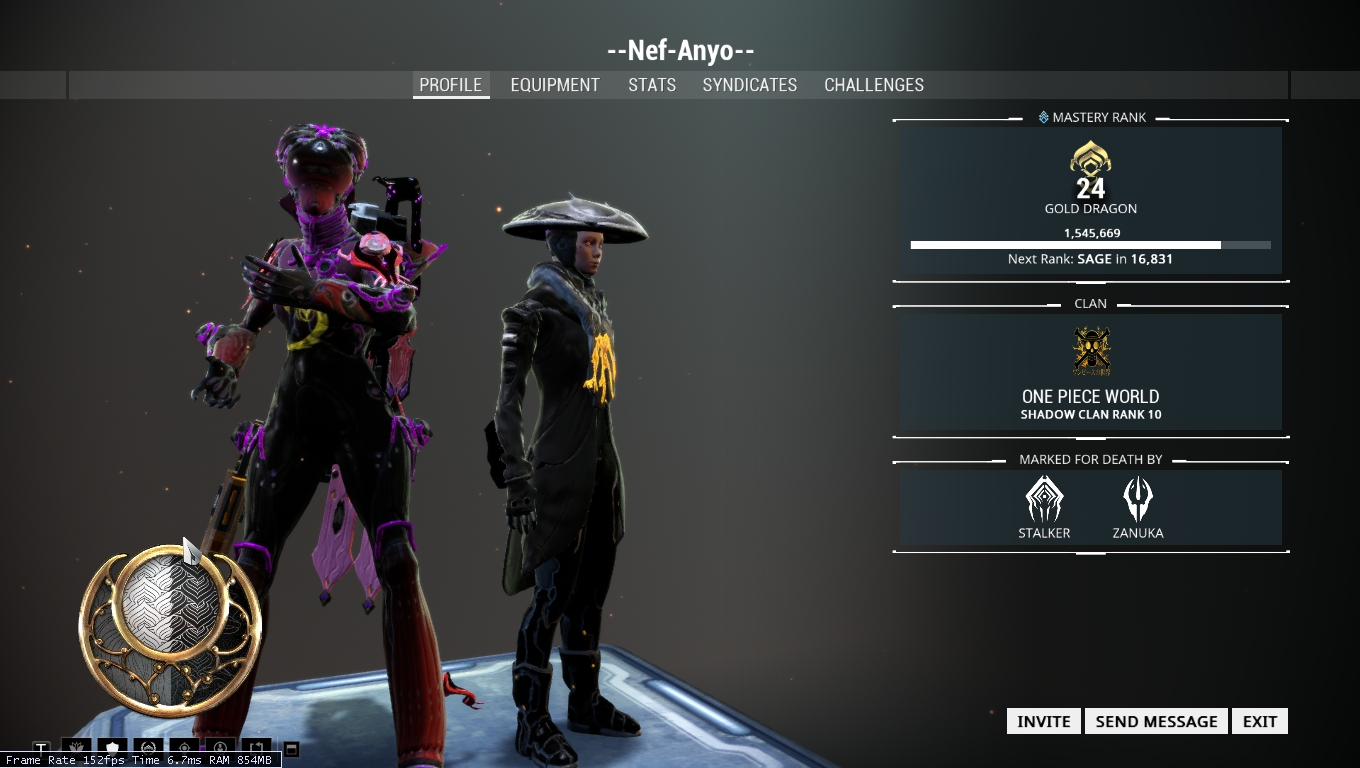This screenshot has width=1360, height=768.
Task: Open the player profile icon in bottom toolbar
Action: [221, 747]
